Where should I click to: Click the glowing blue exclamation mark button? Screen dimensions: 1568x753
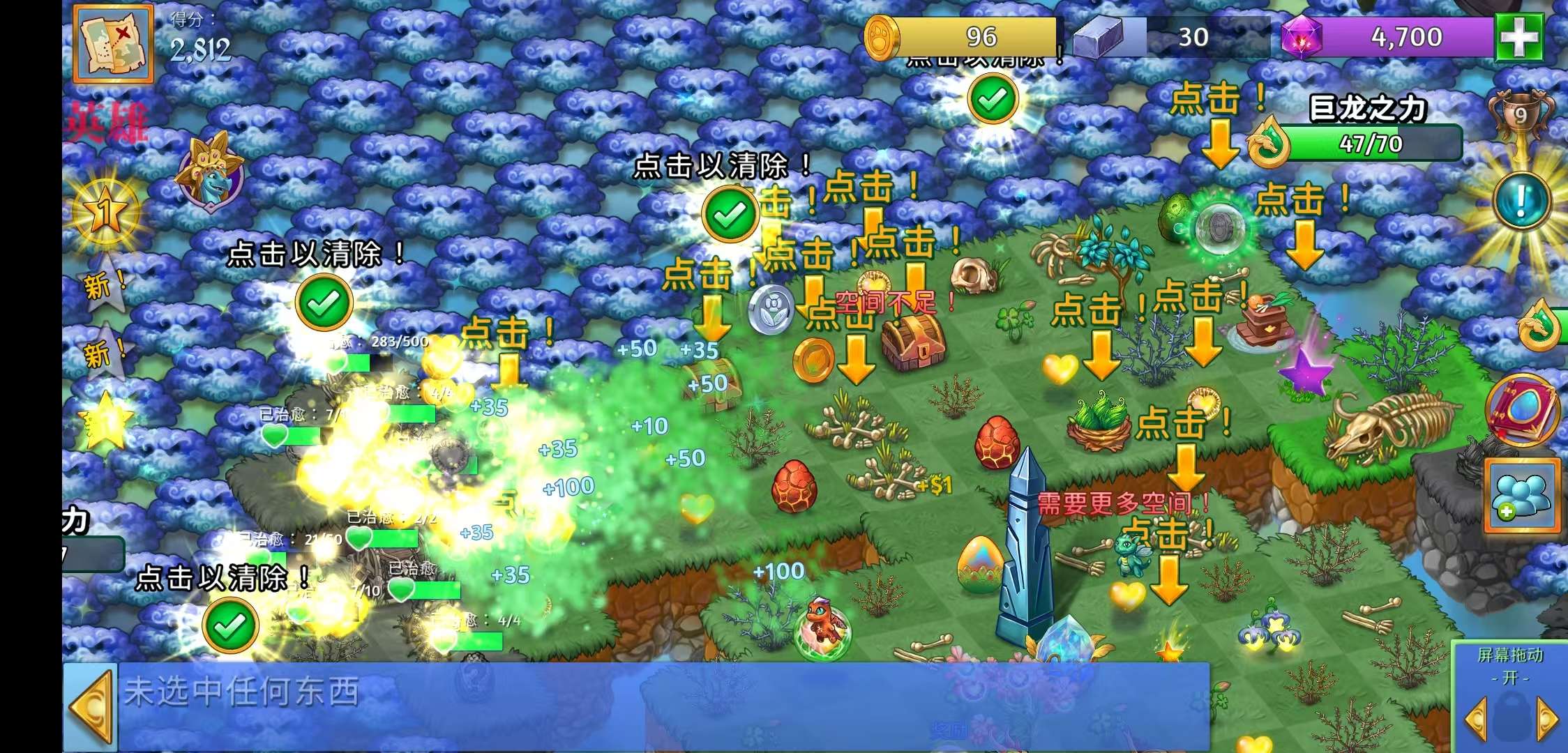click(x=1521, y=201)
